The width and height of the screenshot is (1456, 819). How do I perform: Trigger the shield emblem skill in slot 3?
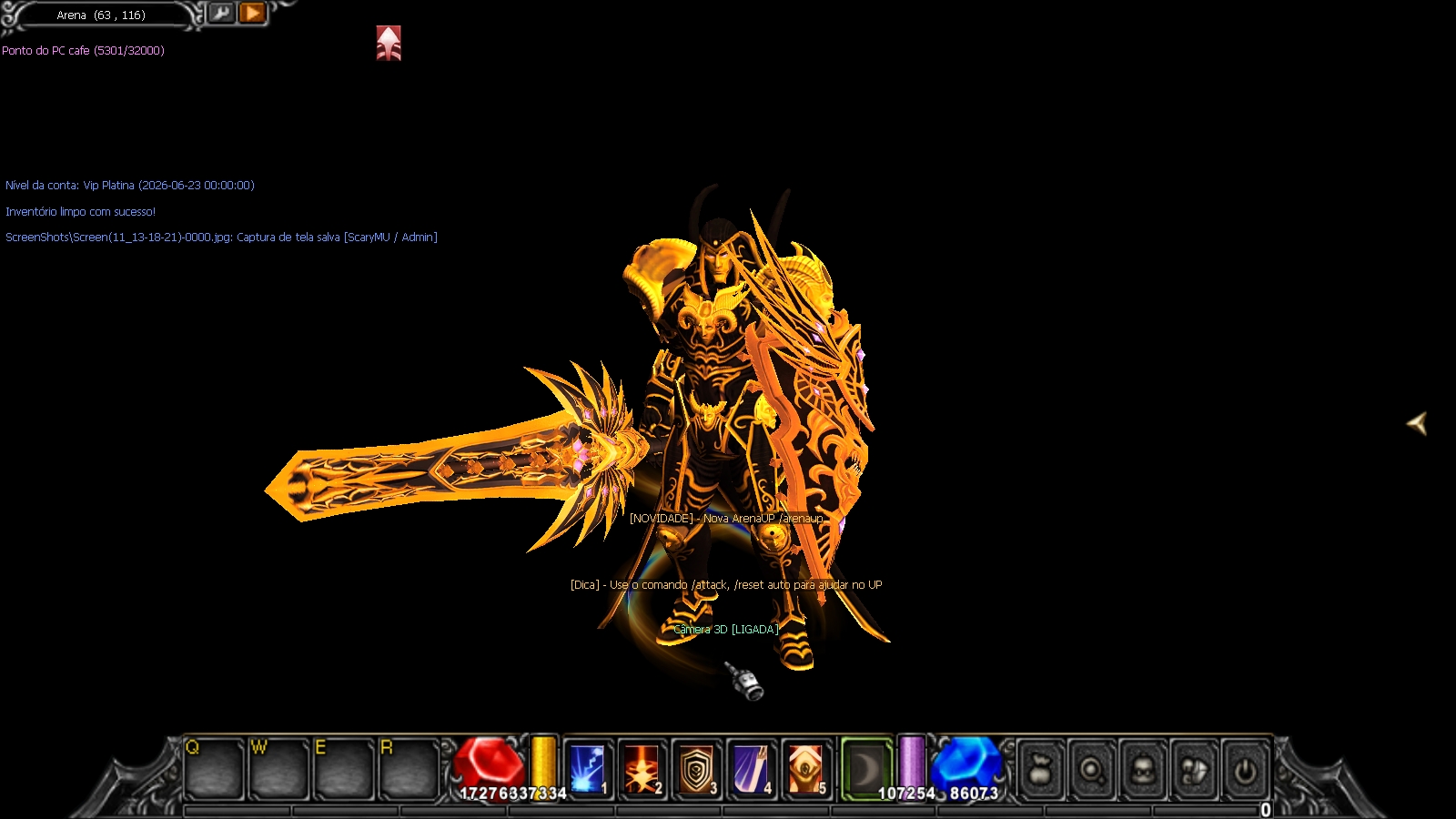click(696, 769)
